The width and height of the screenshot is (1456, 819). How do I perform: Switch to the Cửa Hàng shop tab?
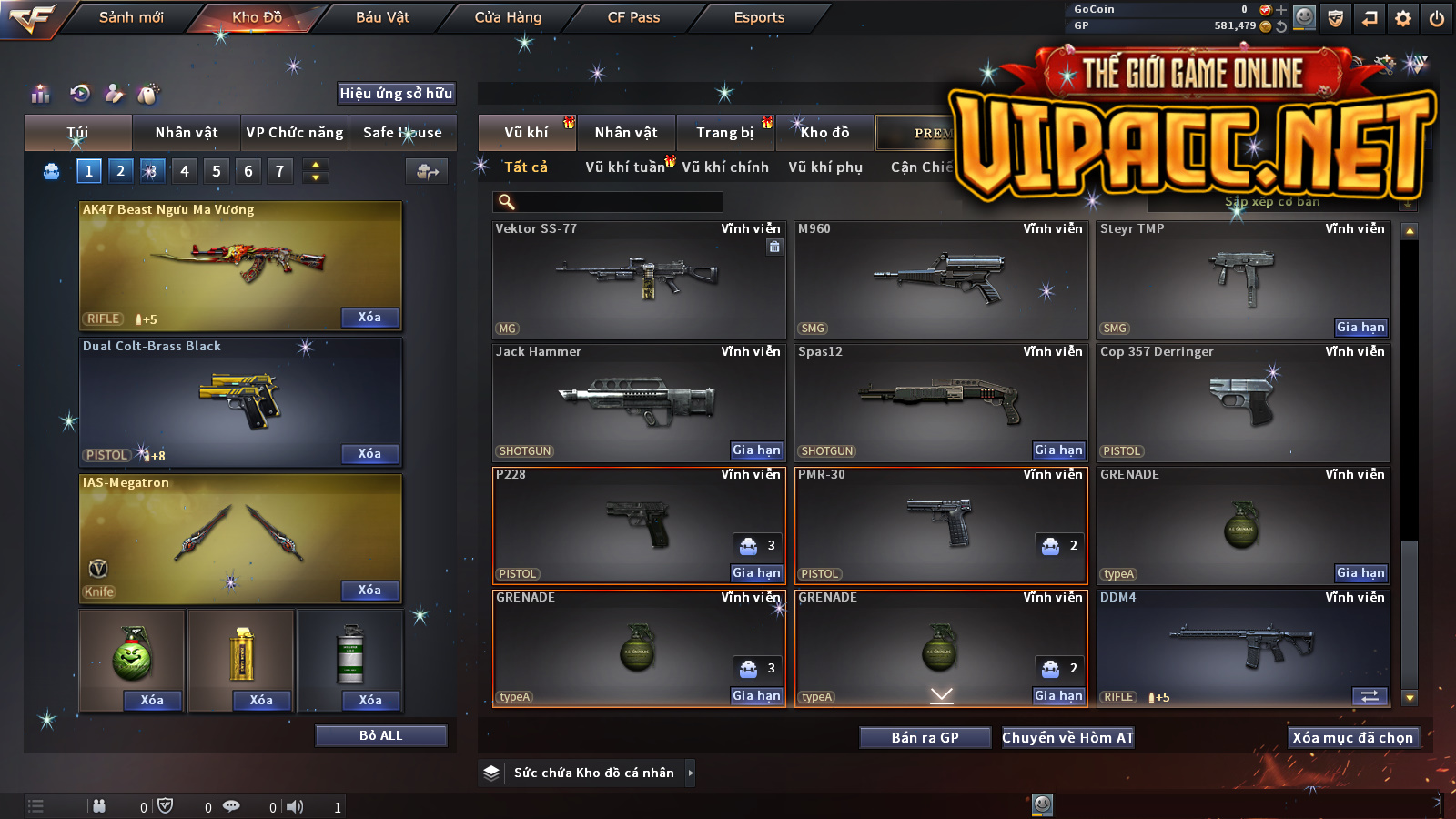[x=508, y=17]
